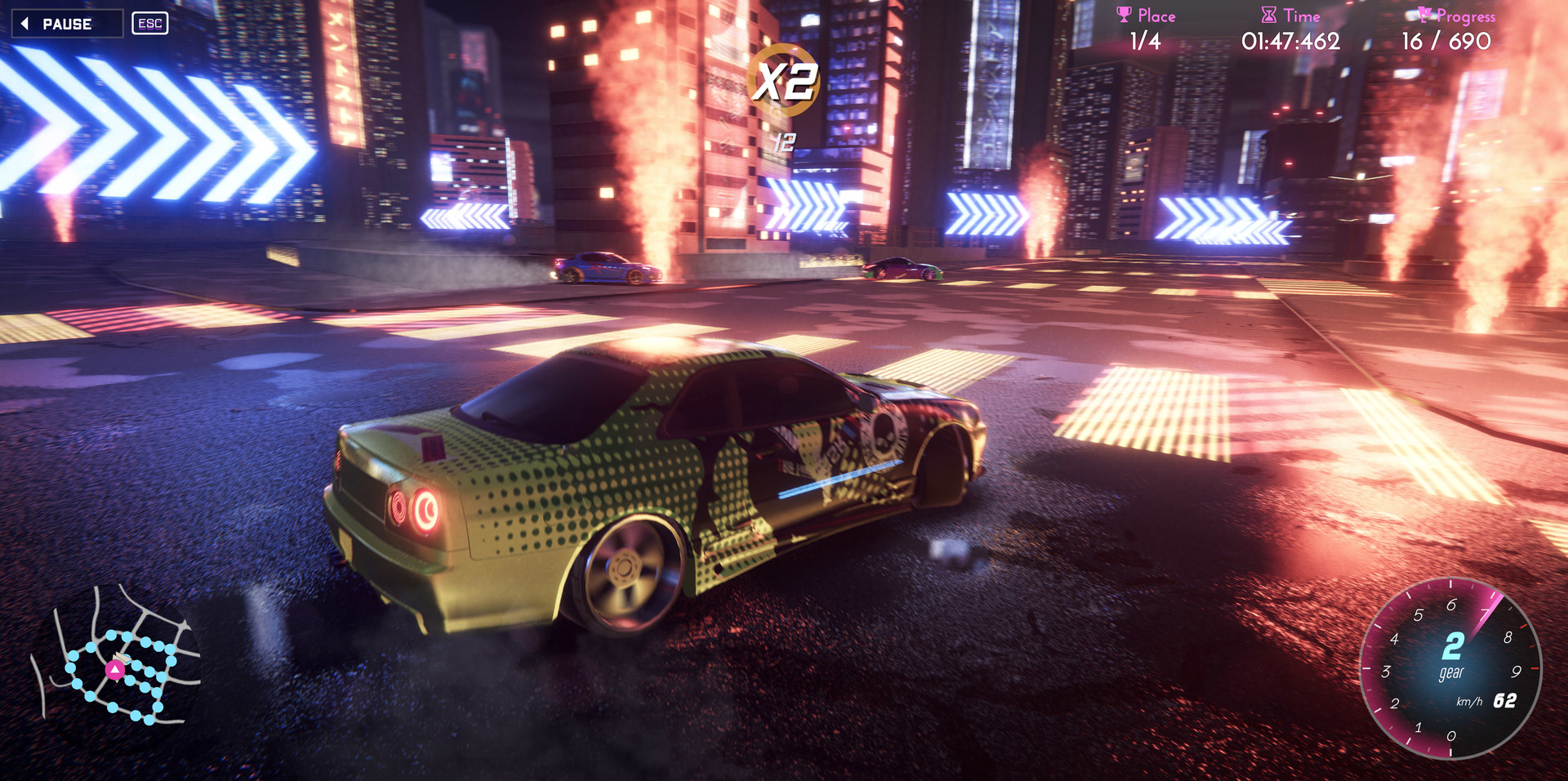Click the Progress counter 16 / 690
This screenshot has height=781, width=1568.
[1446, 39]
